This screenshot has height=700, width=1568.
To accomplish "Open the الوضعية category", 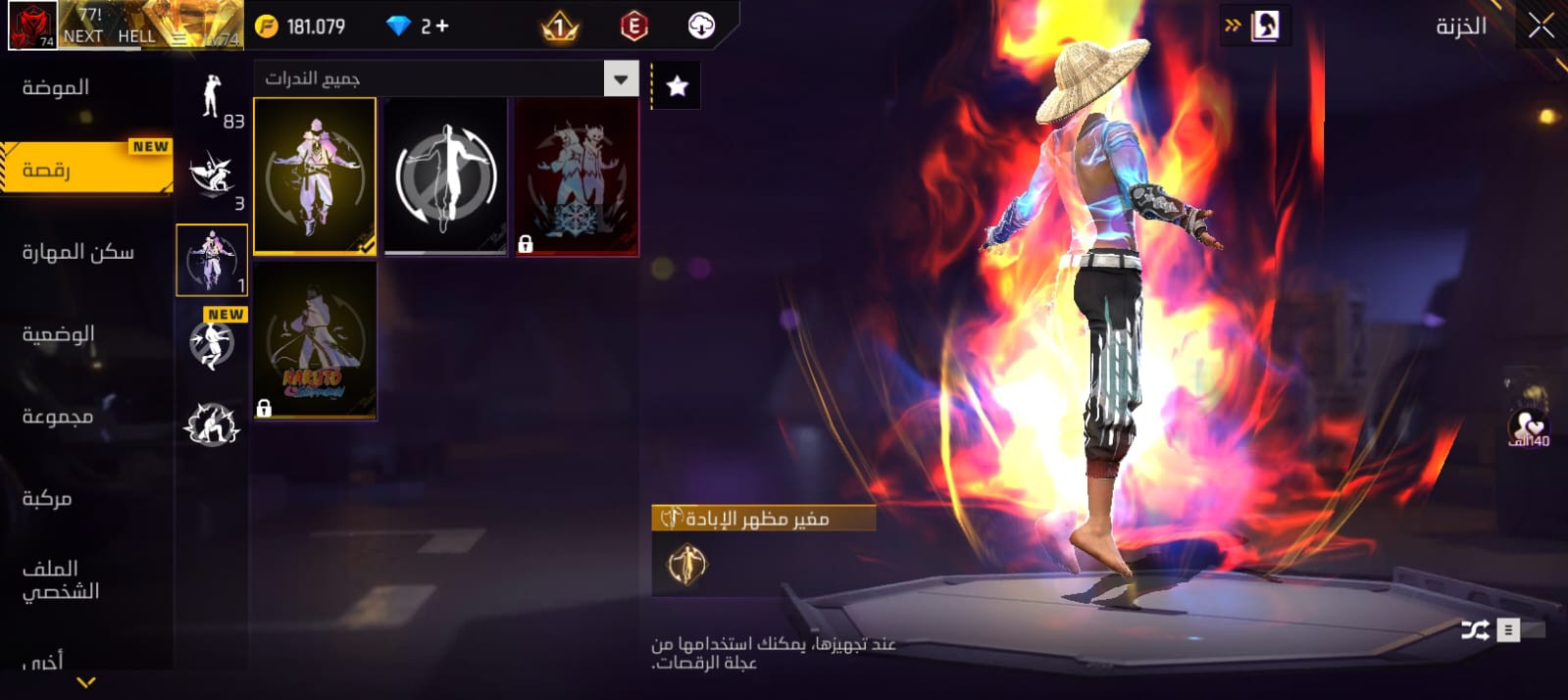I will [59, 334].
